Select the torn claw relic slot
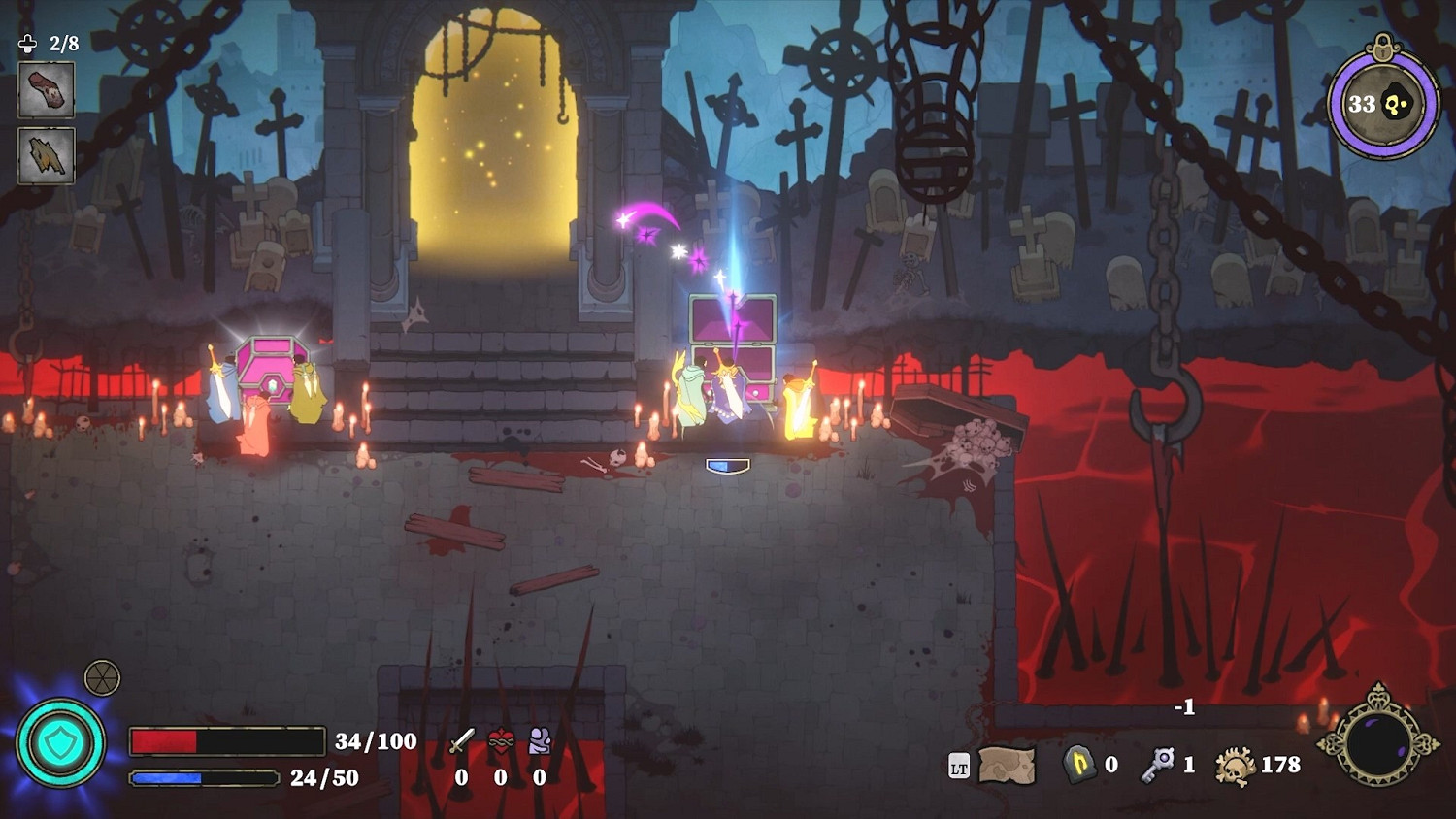 pos(46,155)
